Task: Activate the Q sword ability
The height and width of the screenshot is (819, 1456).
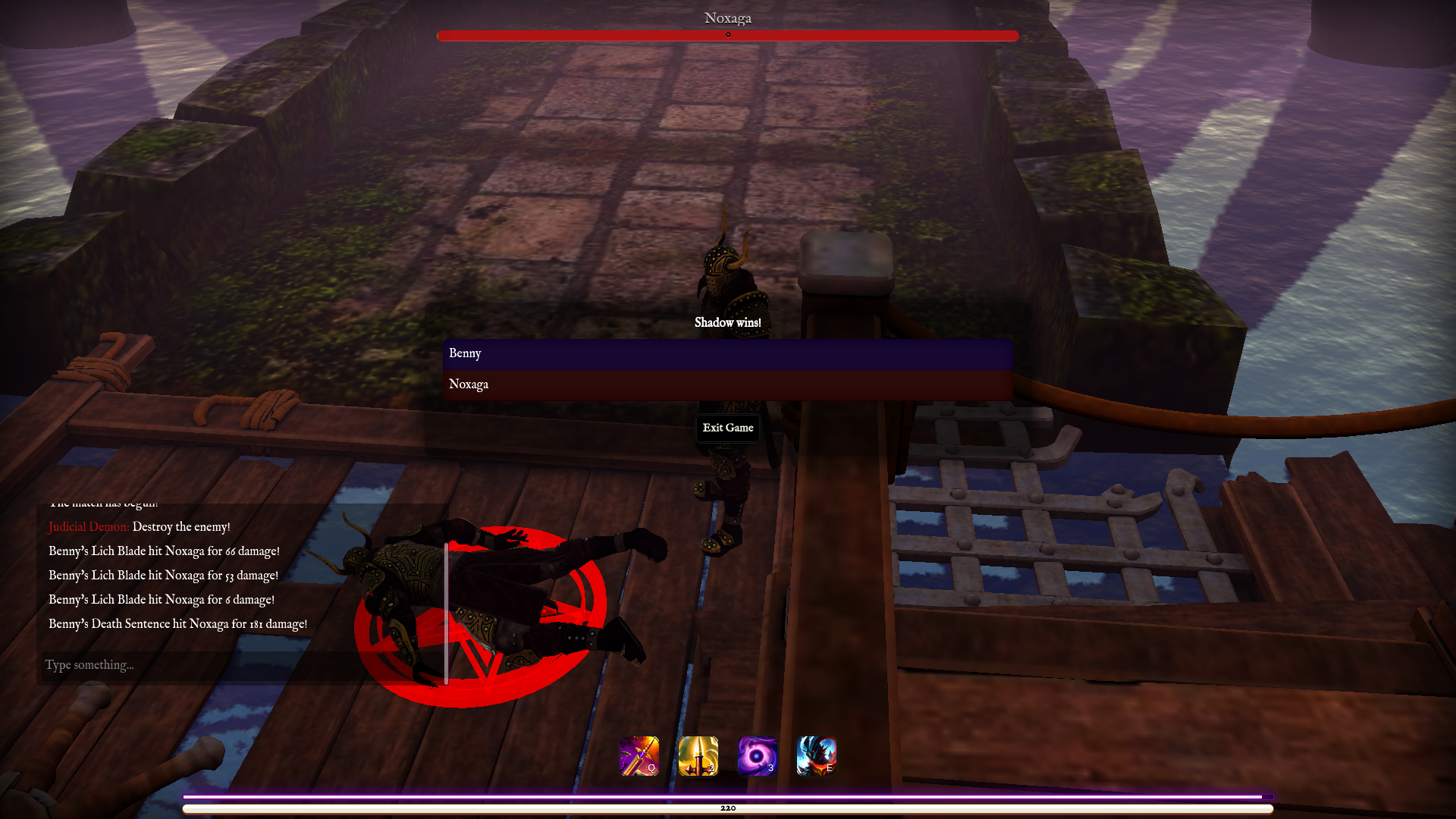Action: 638,756
